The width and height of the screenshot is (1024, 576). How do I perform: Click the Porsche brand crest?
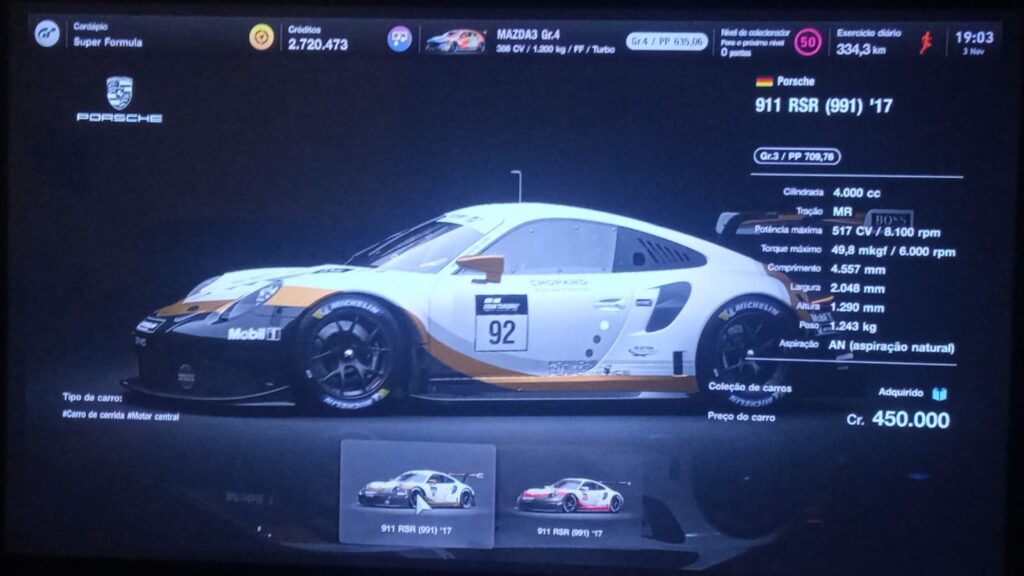click(120, 93)
